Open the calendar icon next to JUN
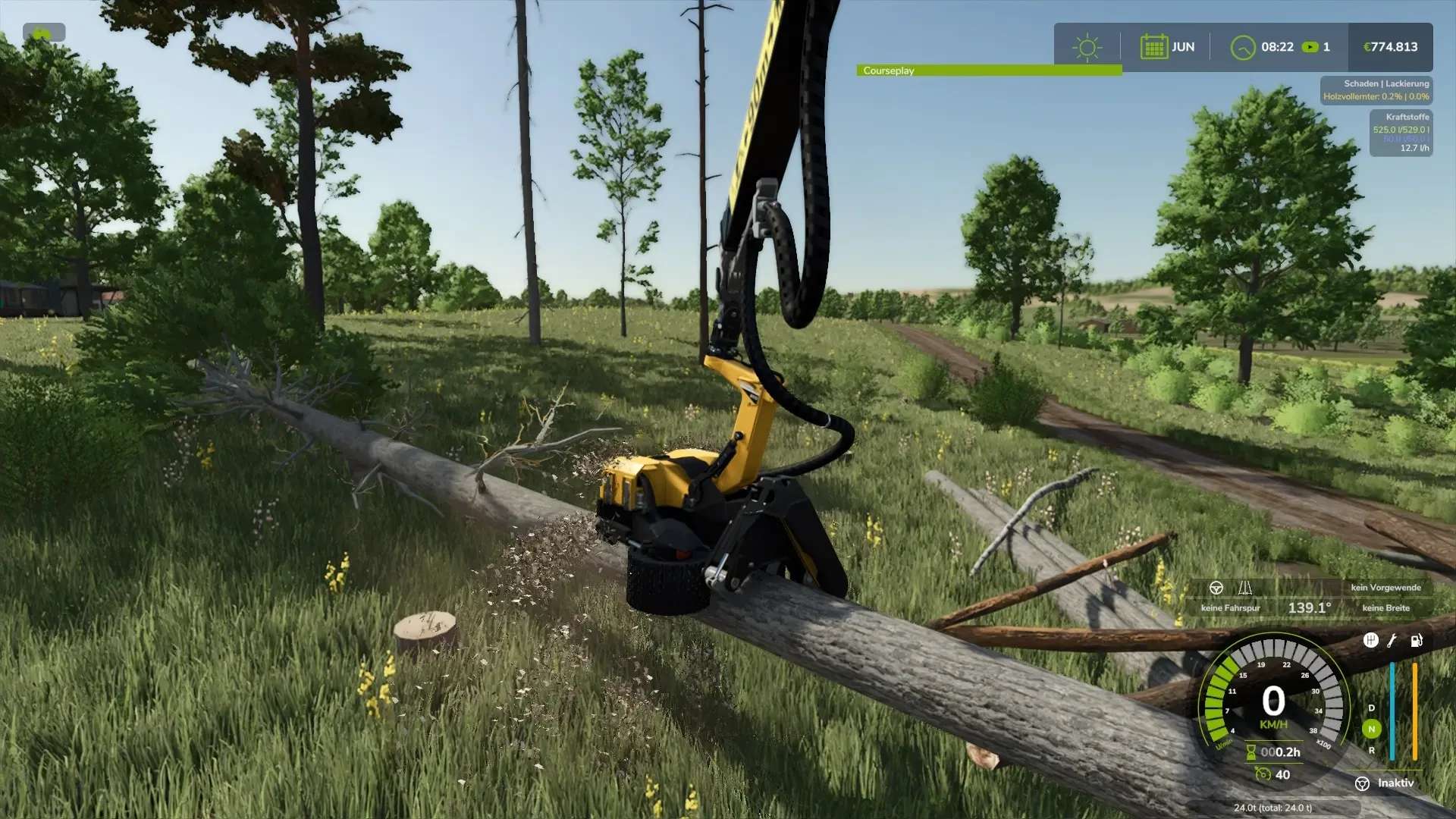This screenshot has height=819, width=1456. pos(1153,47)
